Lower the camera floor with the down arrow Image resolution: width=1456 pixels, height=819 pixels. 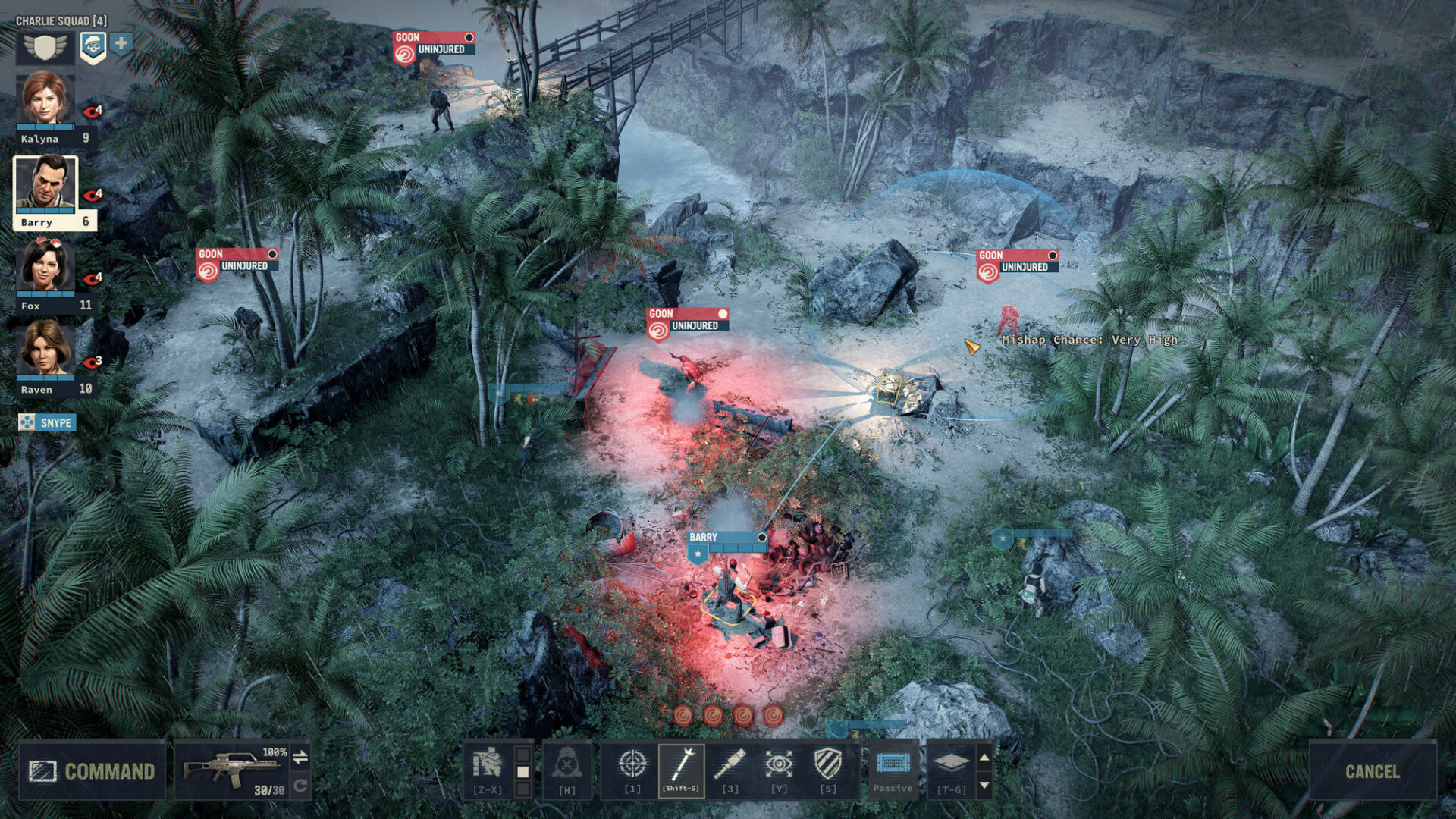coord(984,786)
